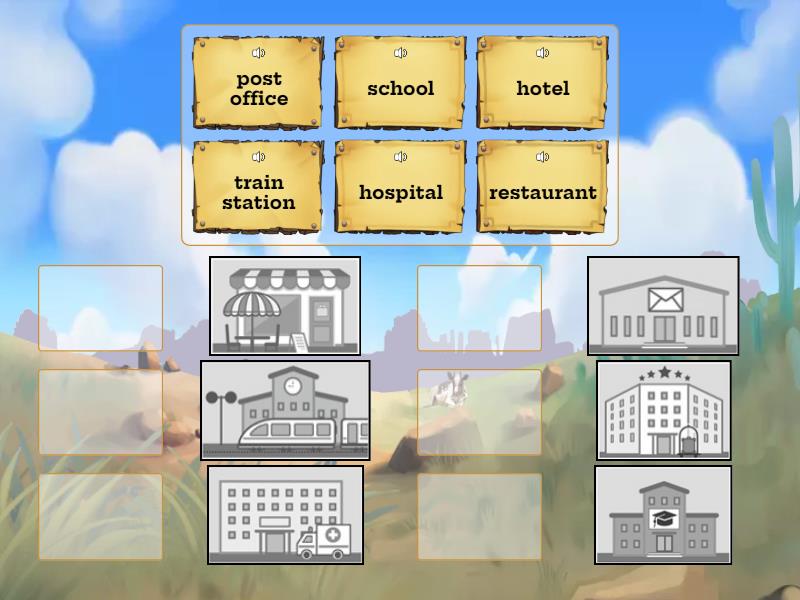Viewport: 800px width, 600px height.
Task: Play audio on the "hotel" tile
Action: pyautogui.click(x=542, y=53)
